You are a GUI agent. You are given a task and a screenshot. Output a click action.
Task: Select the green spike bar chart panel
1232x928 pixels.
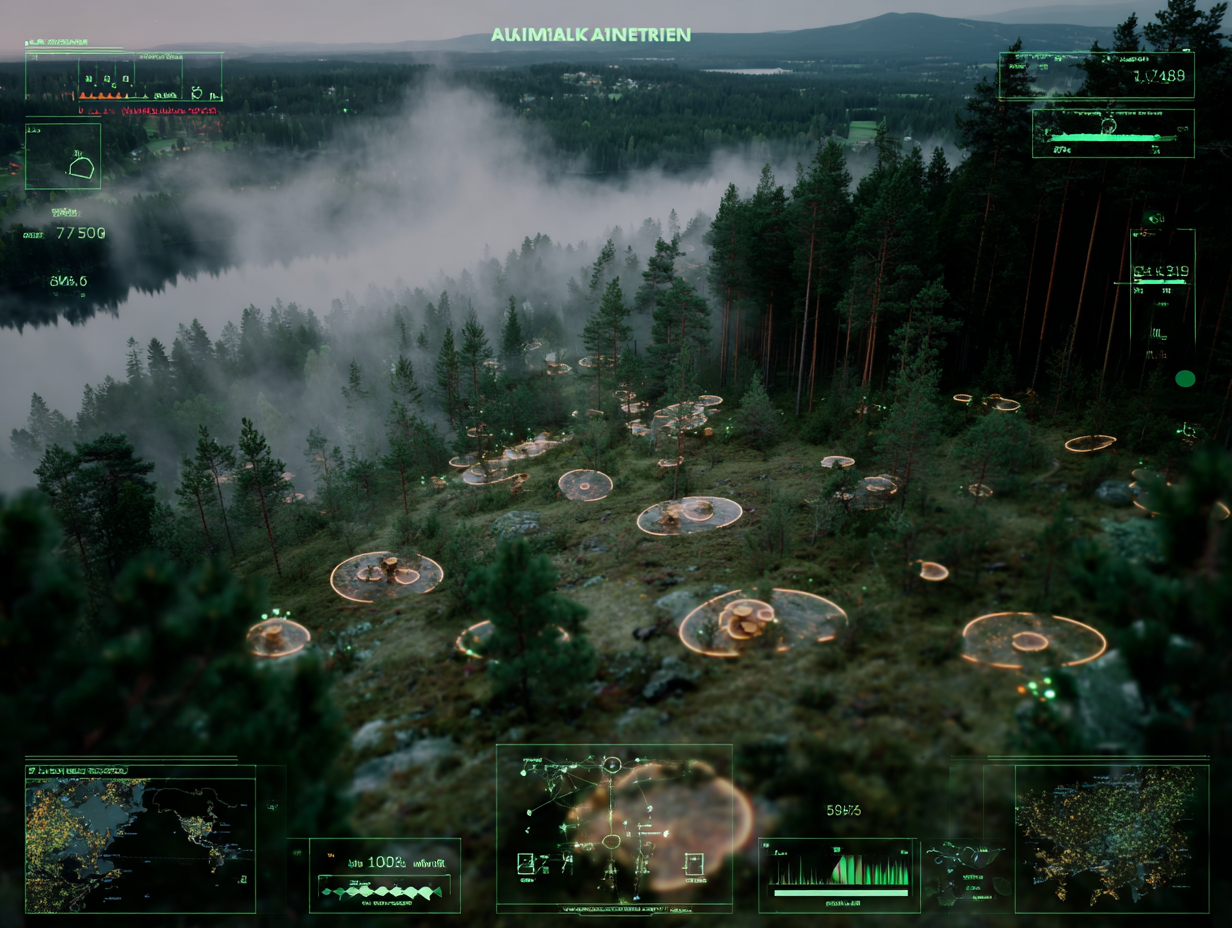pos(839,875)
